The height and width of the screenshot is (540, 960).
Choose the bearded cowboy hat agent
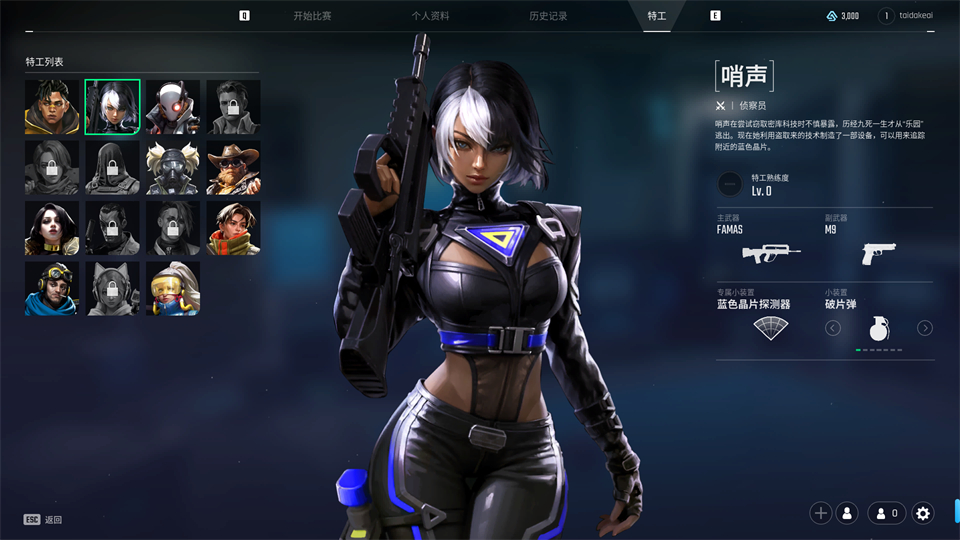point(233,167)
